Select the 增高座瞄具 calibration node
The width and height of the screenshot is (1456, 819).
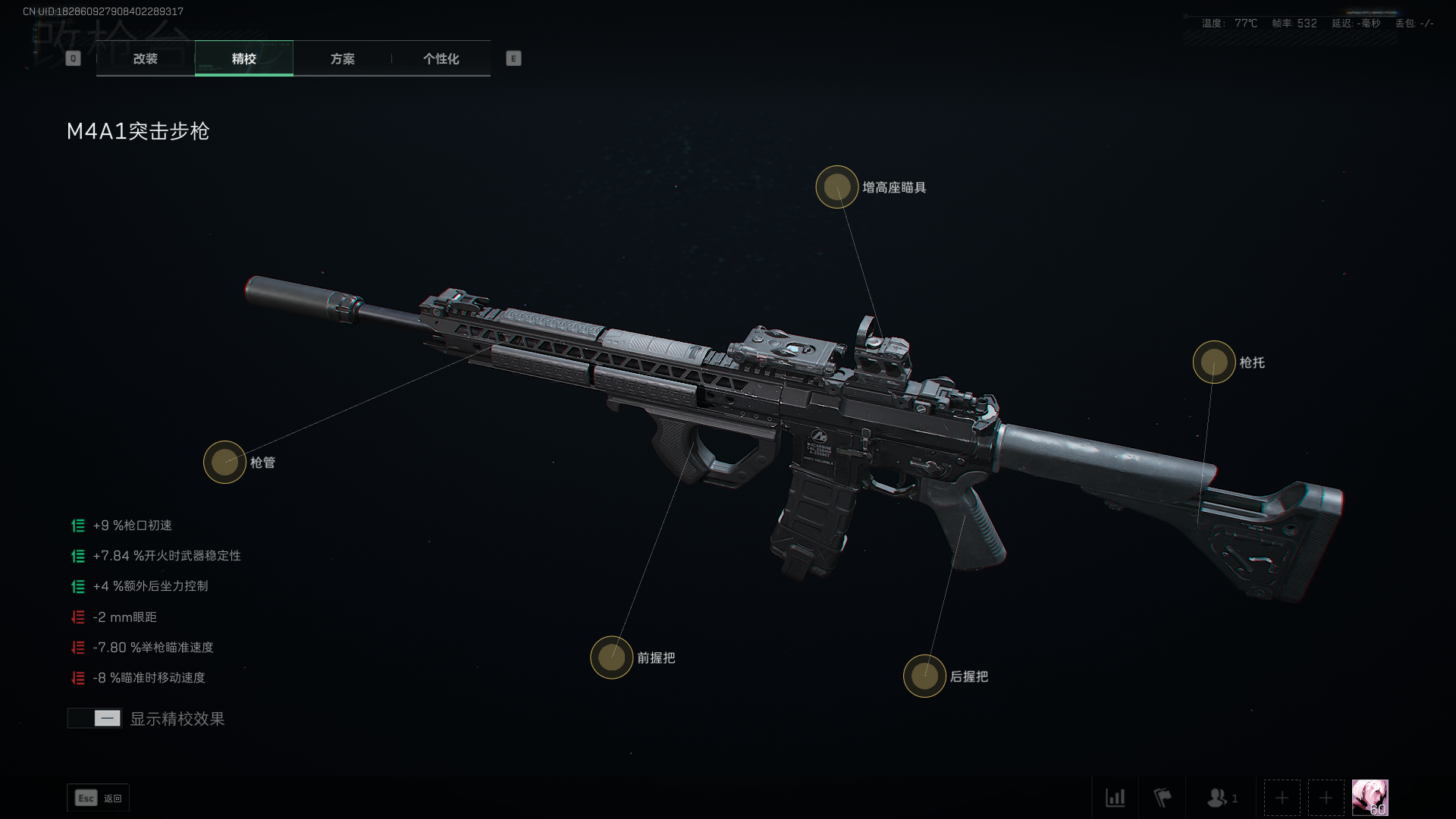coord(836,187)
